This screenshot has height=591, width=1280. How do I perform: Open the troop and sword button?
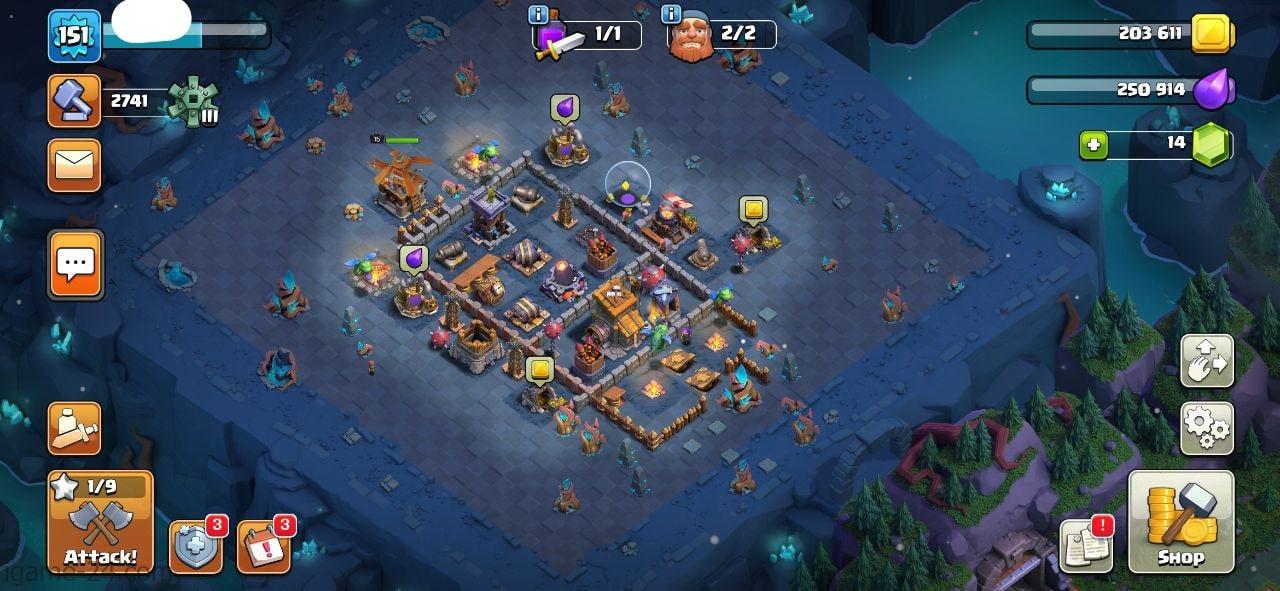(74, 428)
